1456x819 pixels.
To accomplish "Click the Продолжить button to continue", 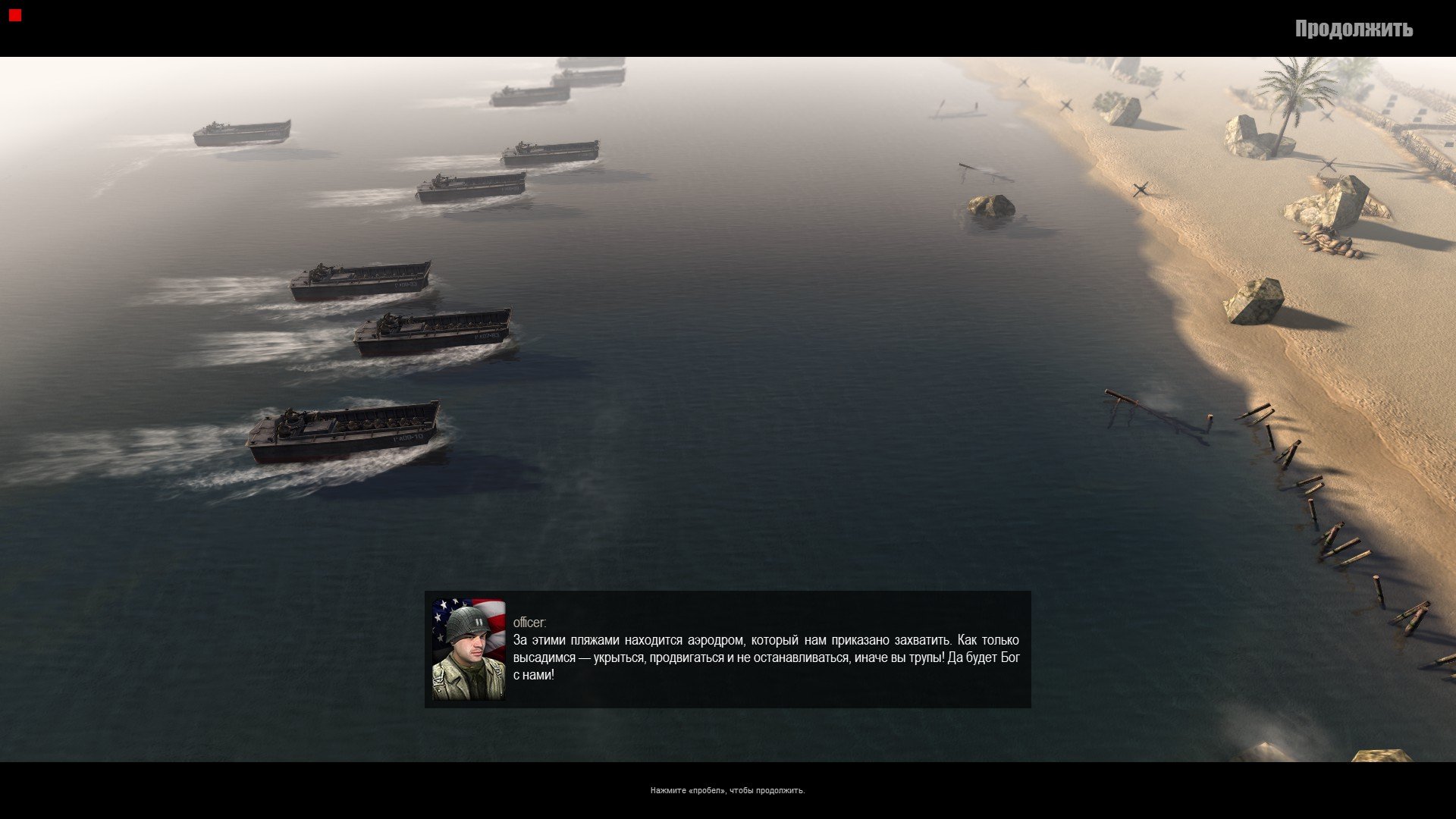I will [x=1354, y=29].
